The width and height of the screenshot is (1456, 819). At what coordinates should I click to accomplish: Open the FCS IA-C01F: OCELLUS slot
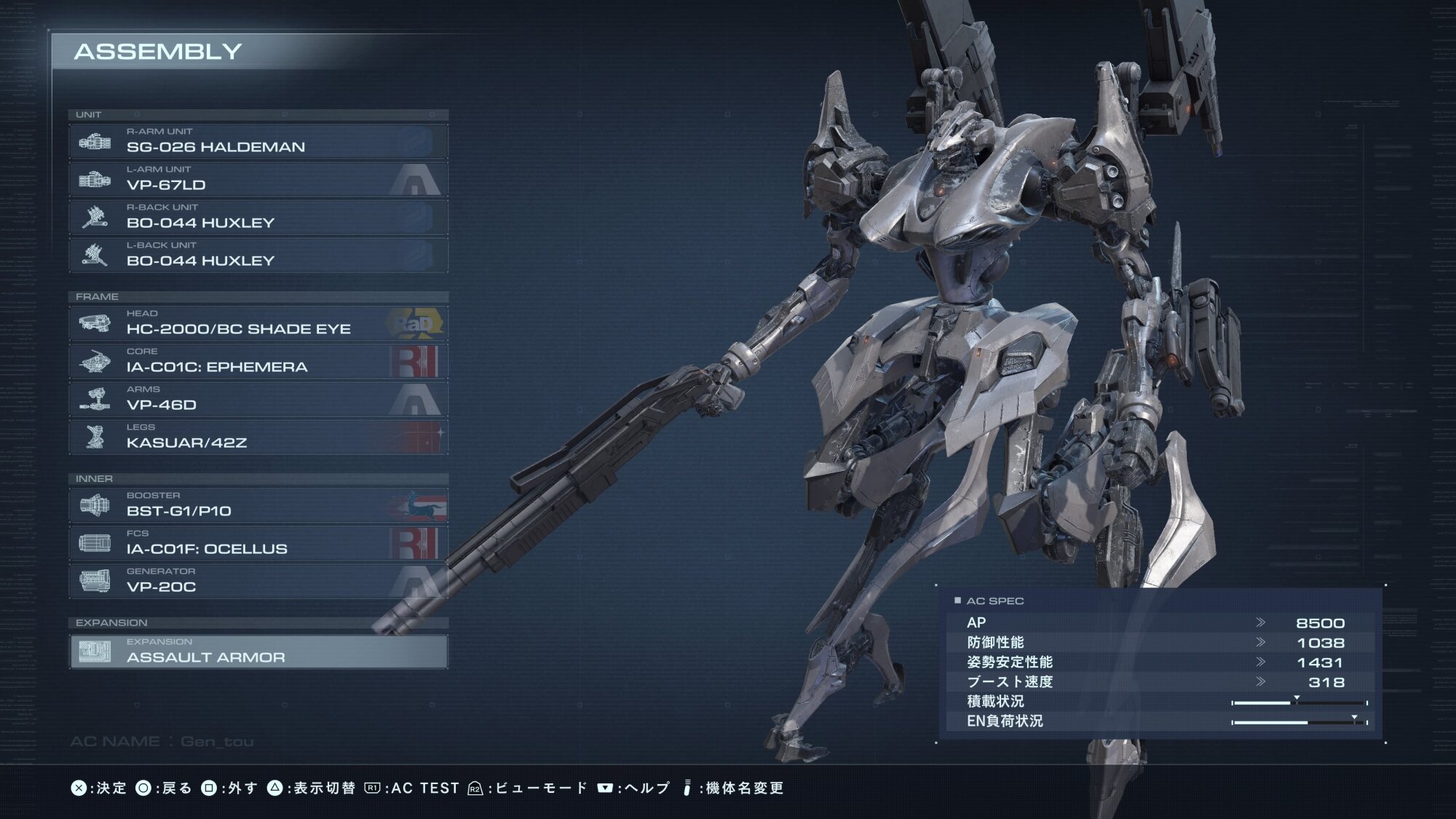258,543
